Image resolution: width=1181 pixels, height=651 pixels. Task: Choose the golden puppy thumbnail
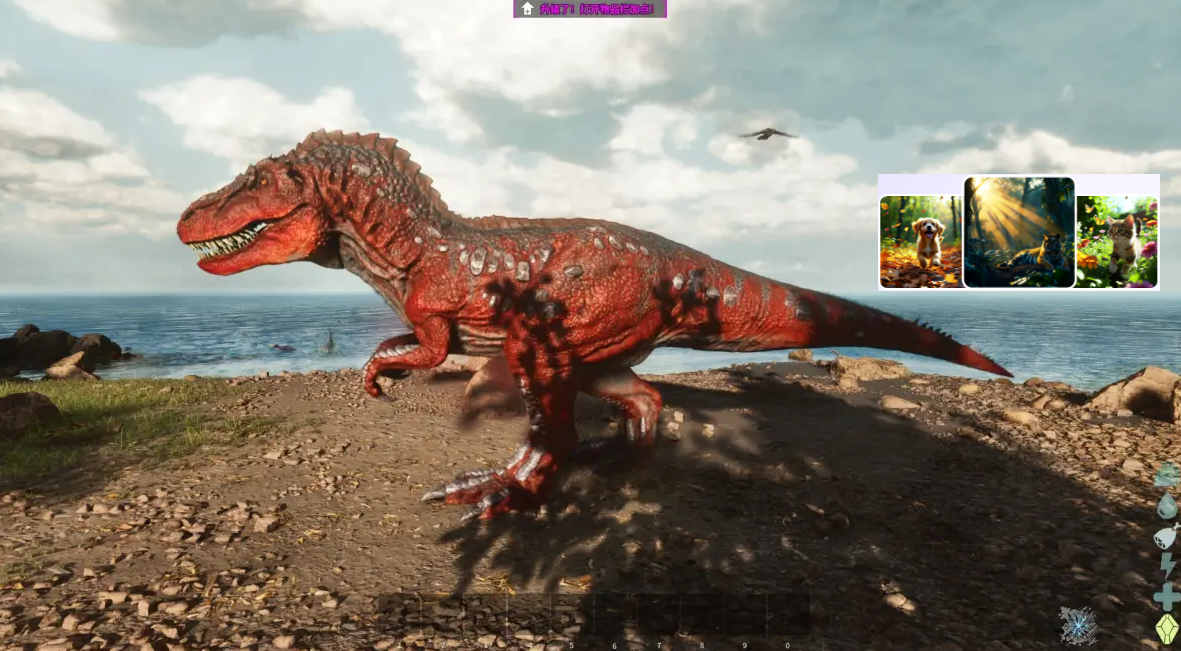921,242
